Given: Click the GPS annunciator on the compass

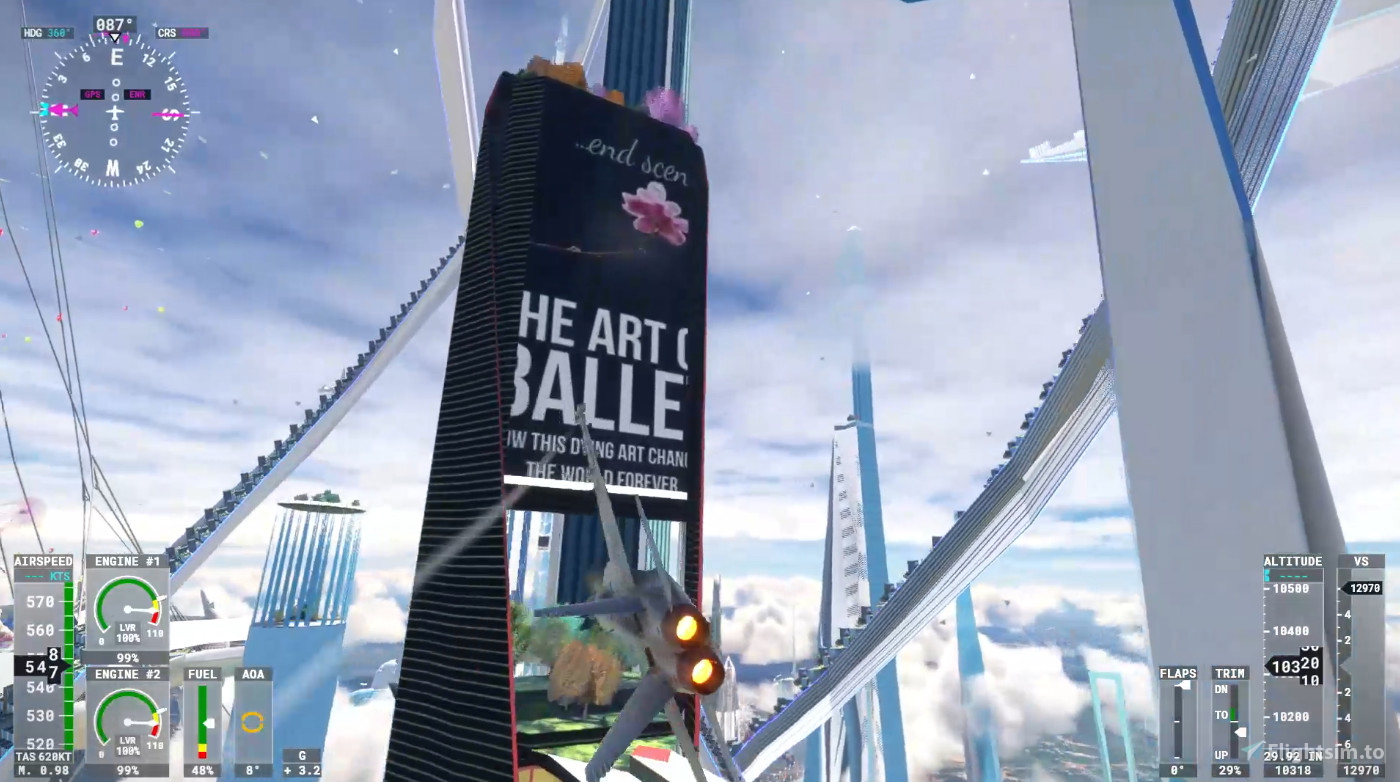Looking at the screenshot, I should tap(92, 94).
